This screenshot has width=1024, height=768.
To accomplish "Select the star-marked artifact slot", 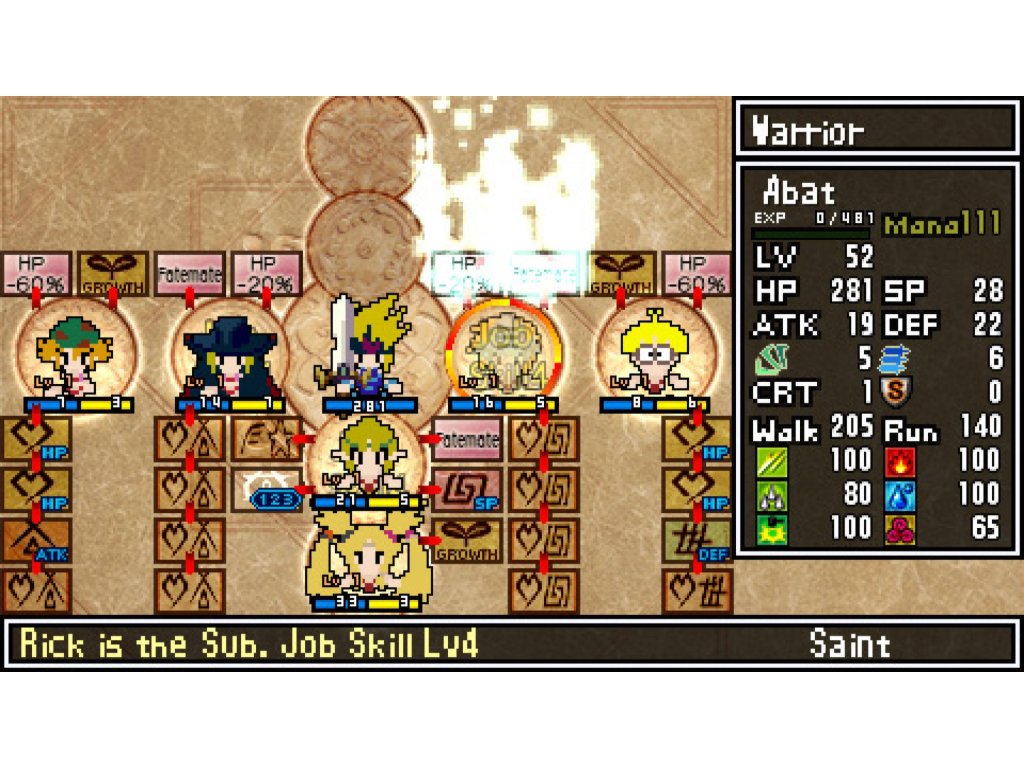I will (x=265, y=439).
